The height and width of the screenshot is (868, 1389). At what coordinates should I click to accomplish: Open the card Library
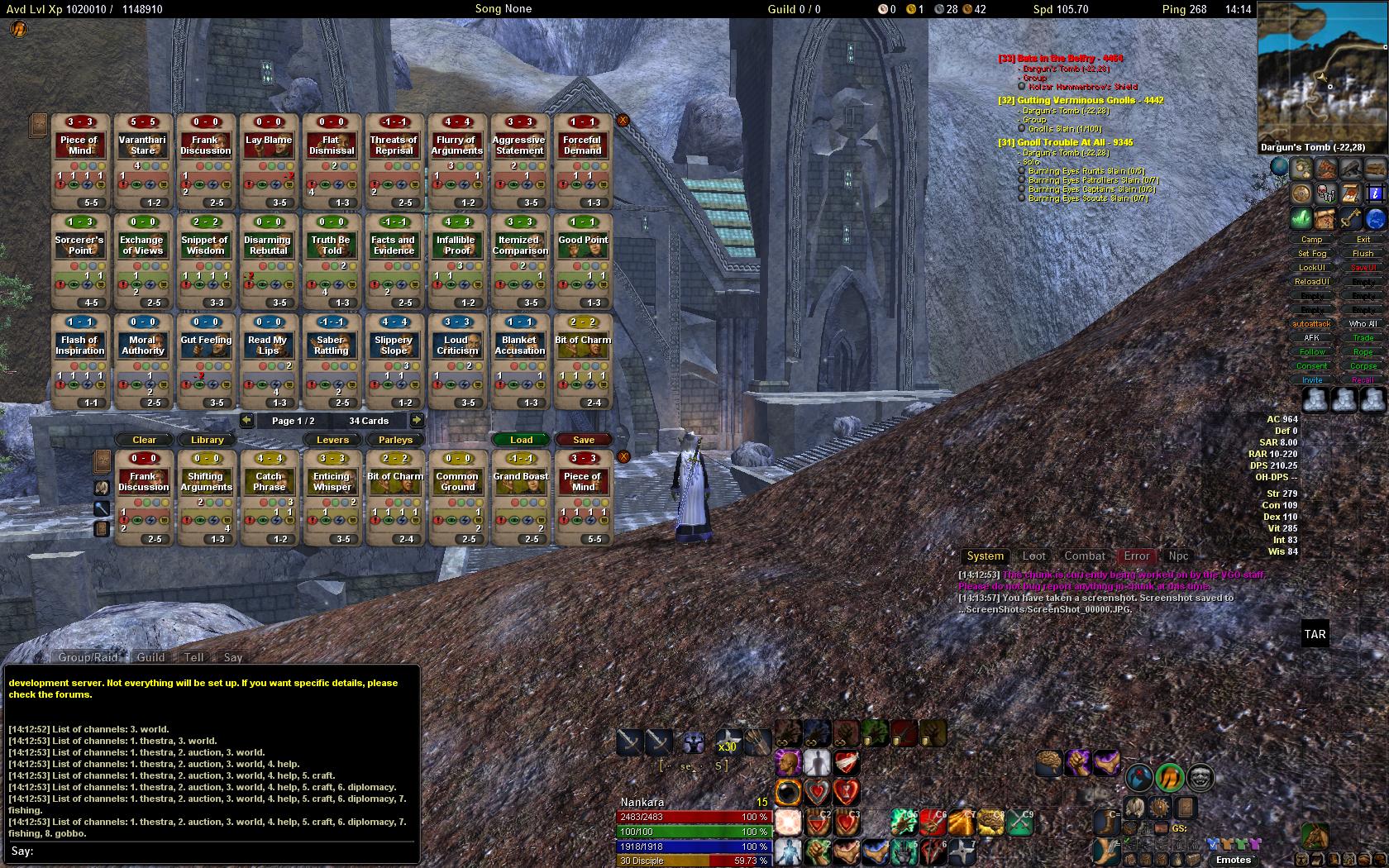point(207,440)
